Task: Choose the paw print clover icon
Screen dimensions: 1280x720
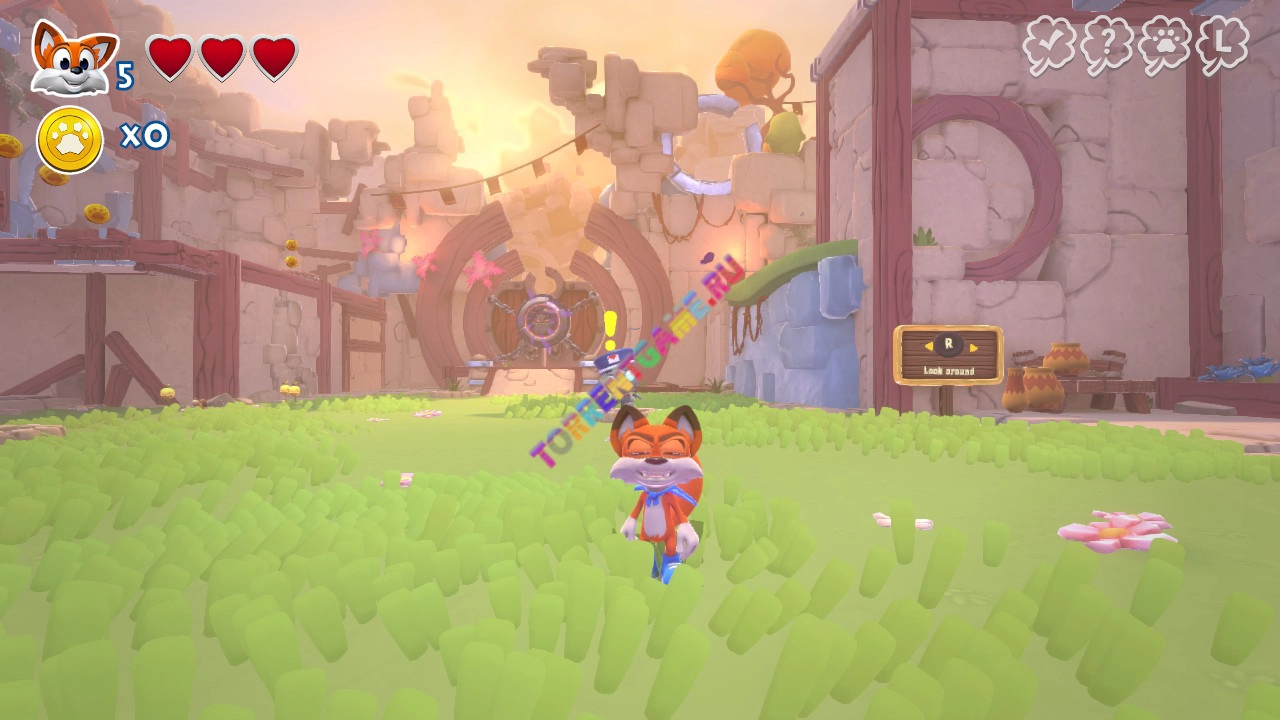Action: (x=1165, y=45)
